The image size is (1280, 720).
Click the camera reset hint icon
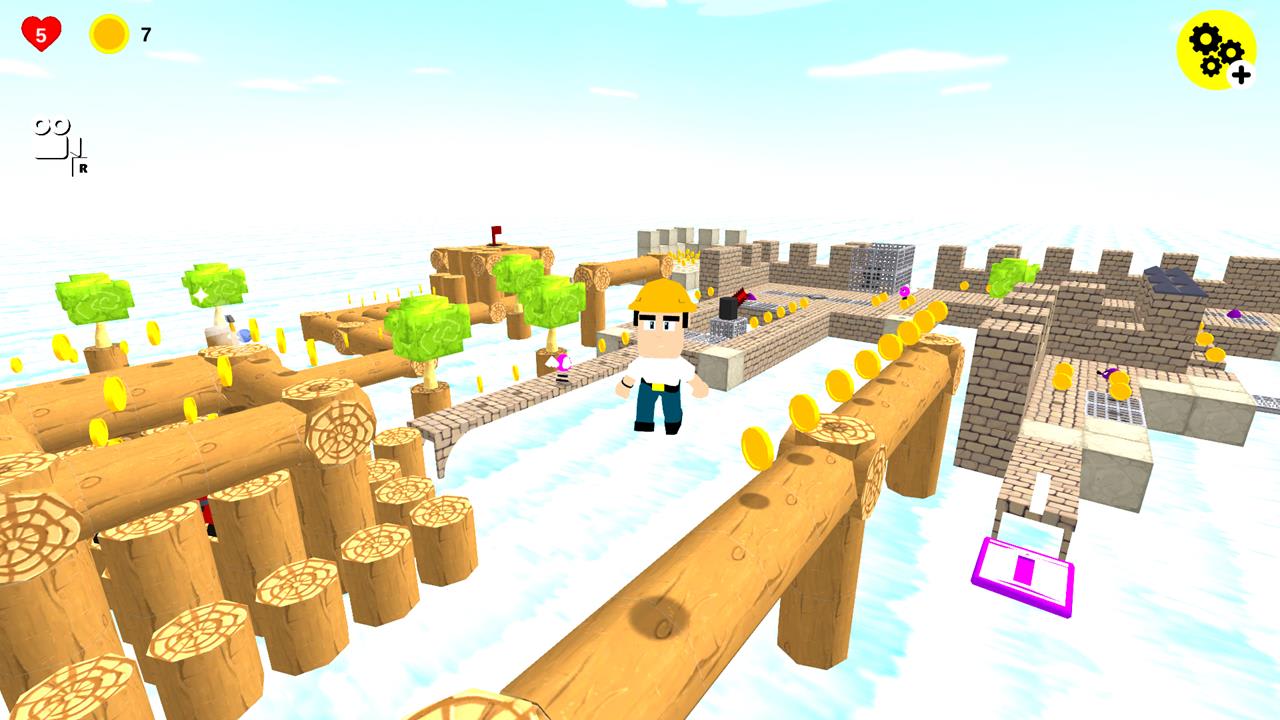point(50,140)
